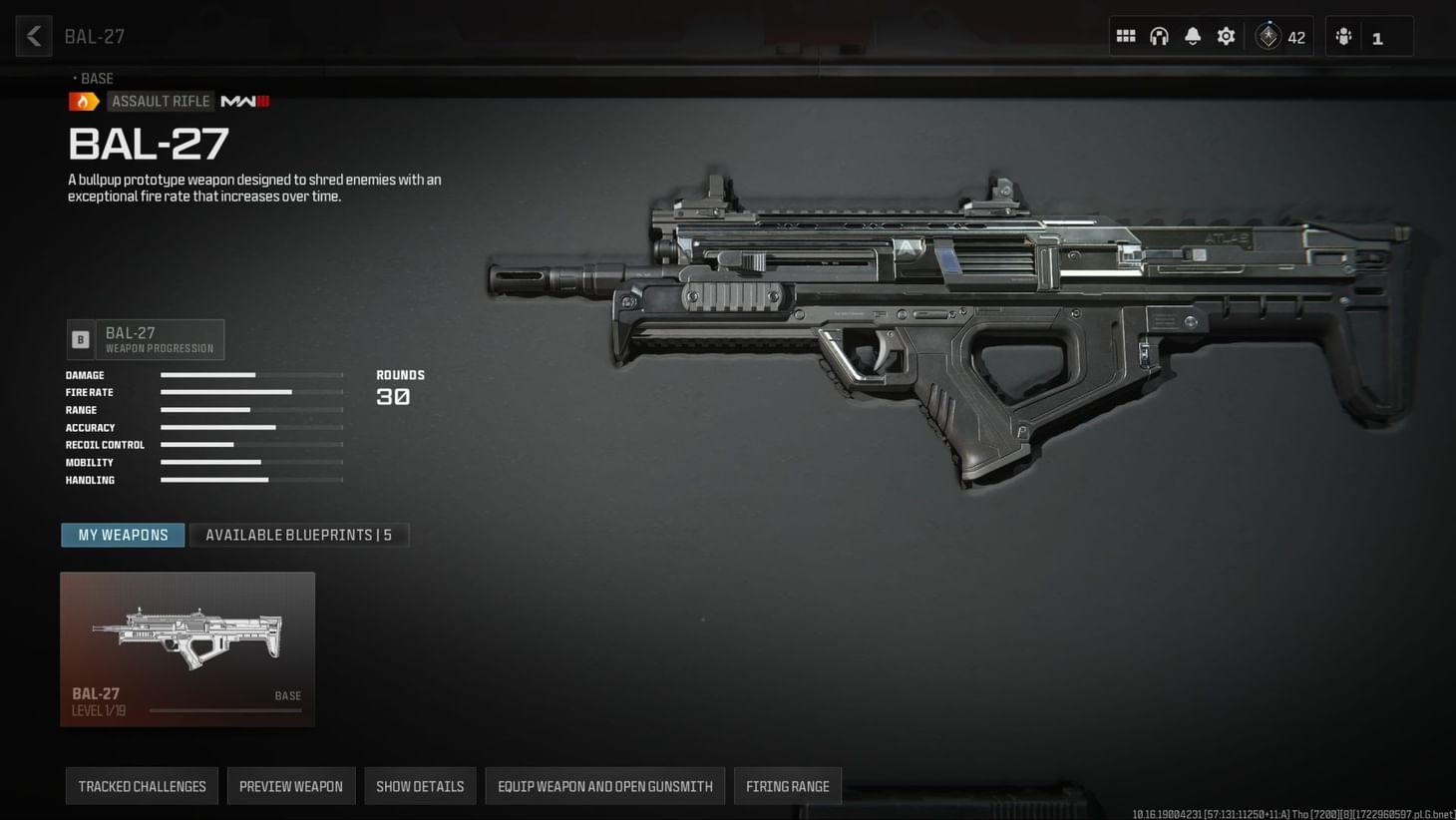Open the notifications bell
1456x820 pixels.
click(1192, 36)
